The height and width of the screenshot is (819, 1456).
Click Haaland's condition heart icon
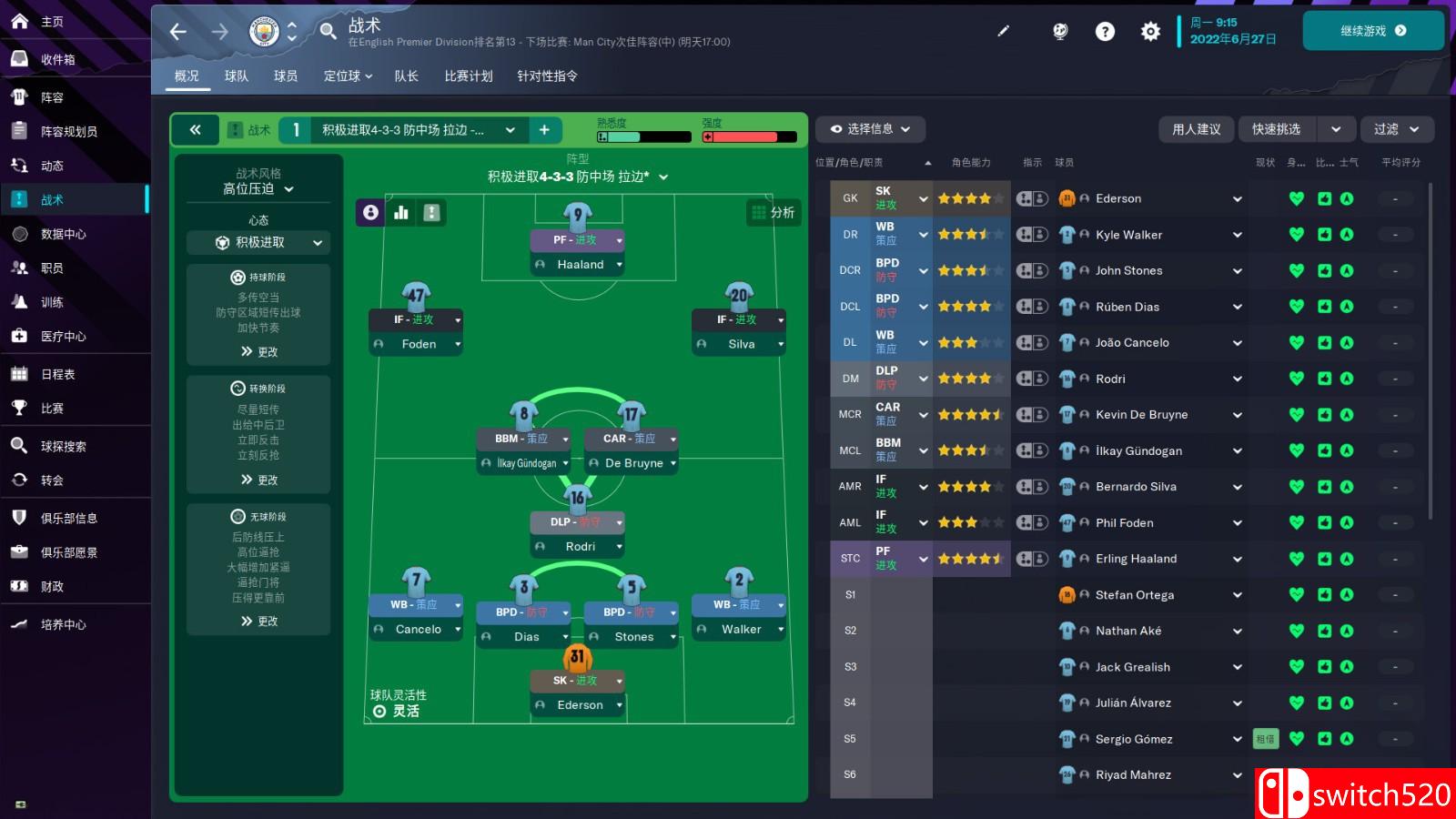1295,558
